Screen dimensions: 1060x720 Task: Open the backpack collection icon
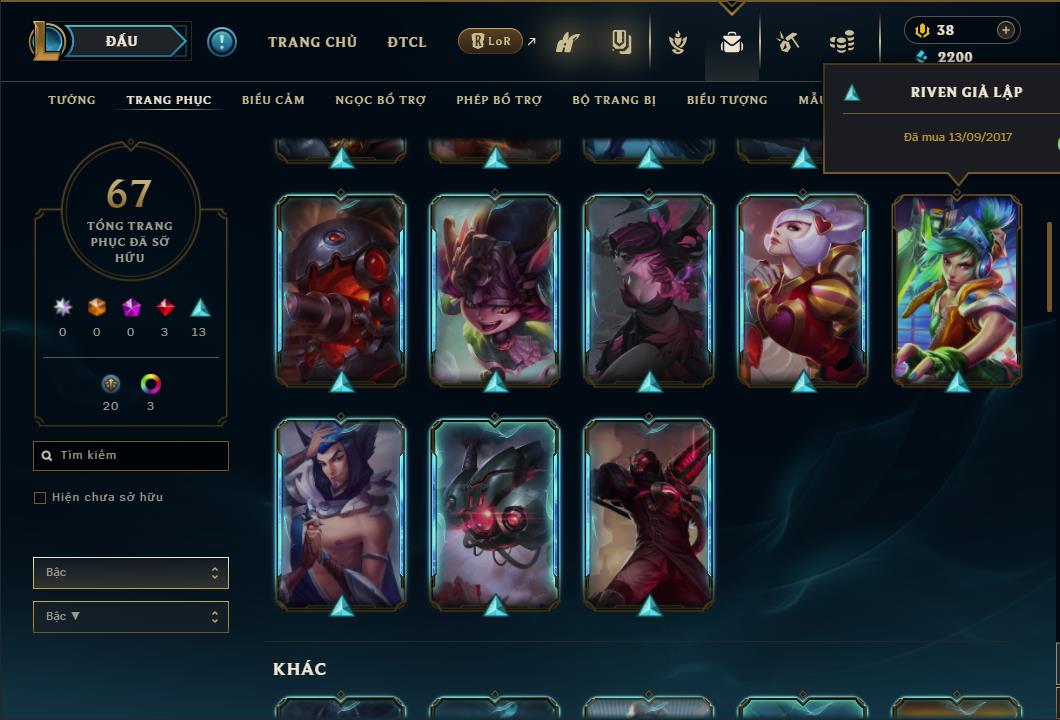[732, 43]
